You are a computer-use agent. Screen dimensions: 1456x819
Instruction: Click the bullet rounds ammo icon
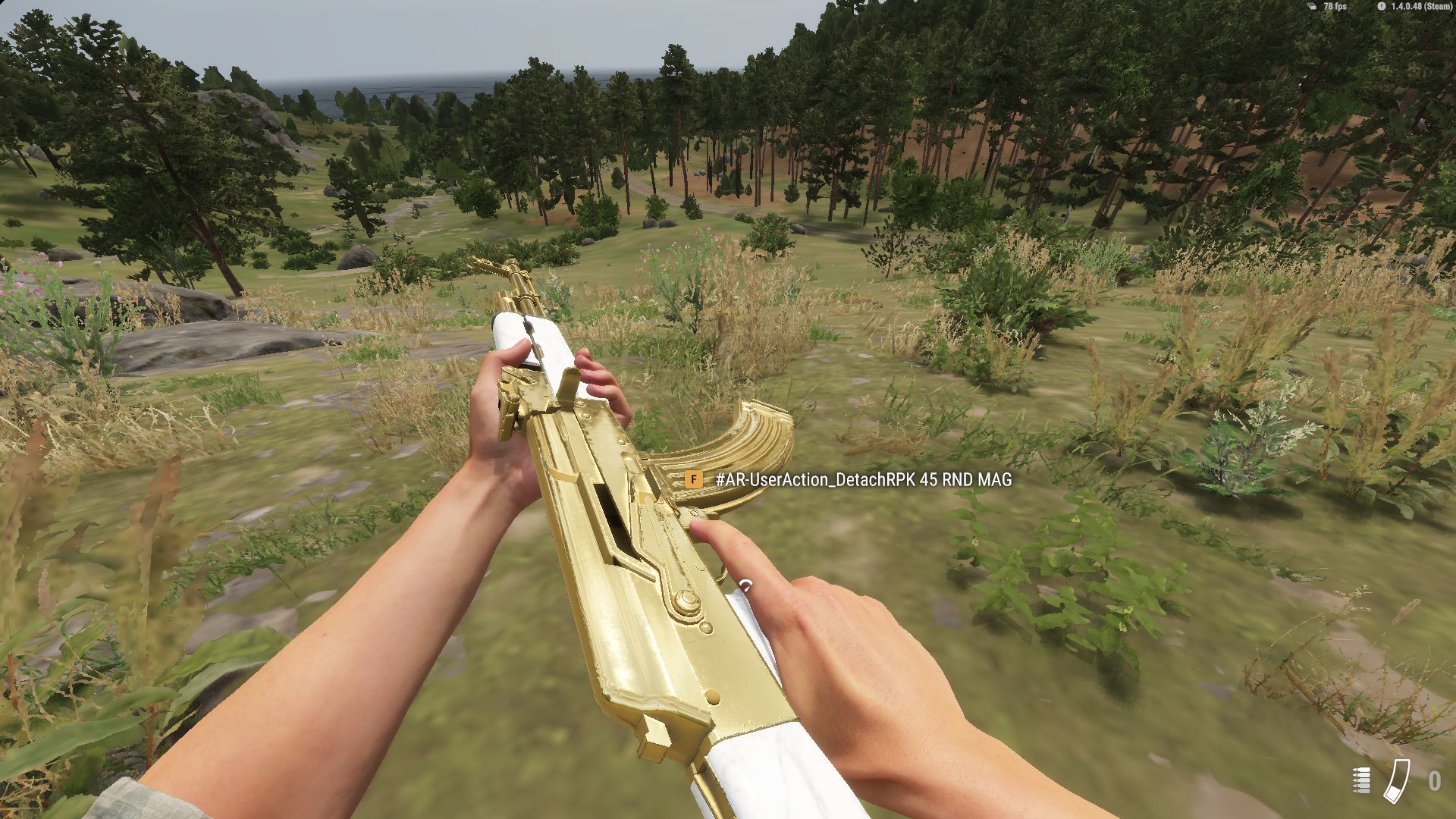tap(1362, 781)
